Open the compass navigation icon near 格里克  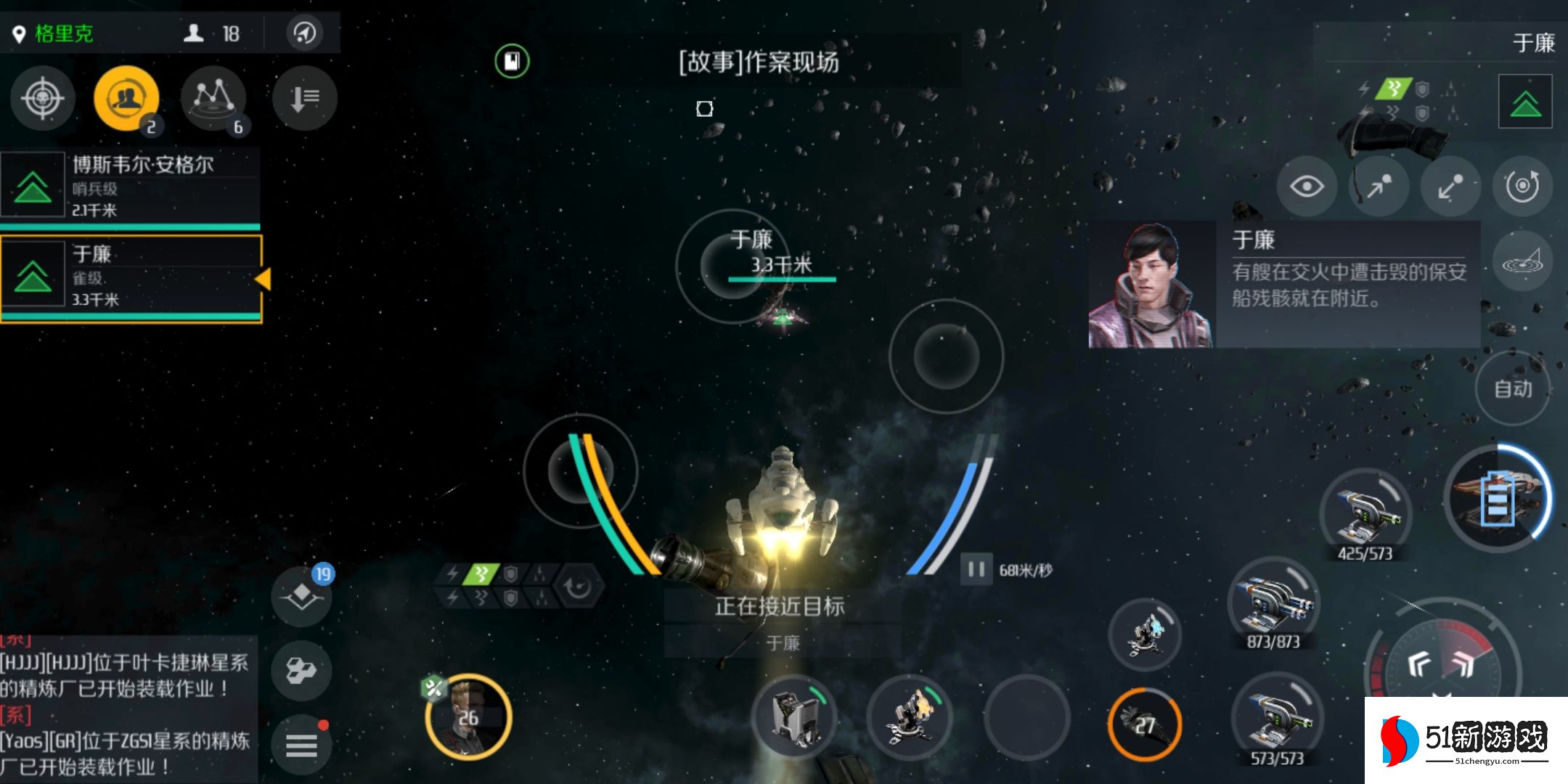click(x=305, y=33)
